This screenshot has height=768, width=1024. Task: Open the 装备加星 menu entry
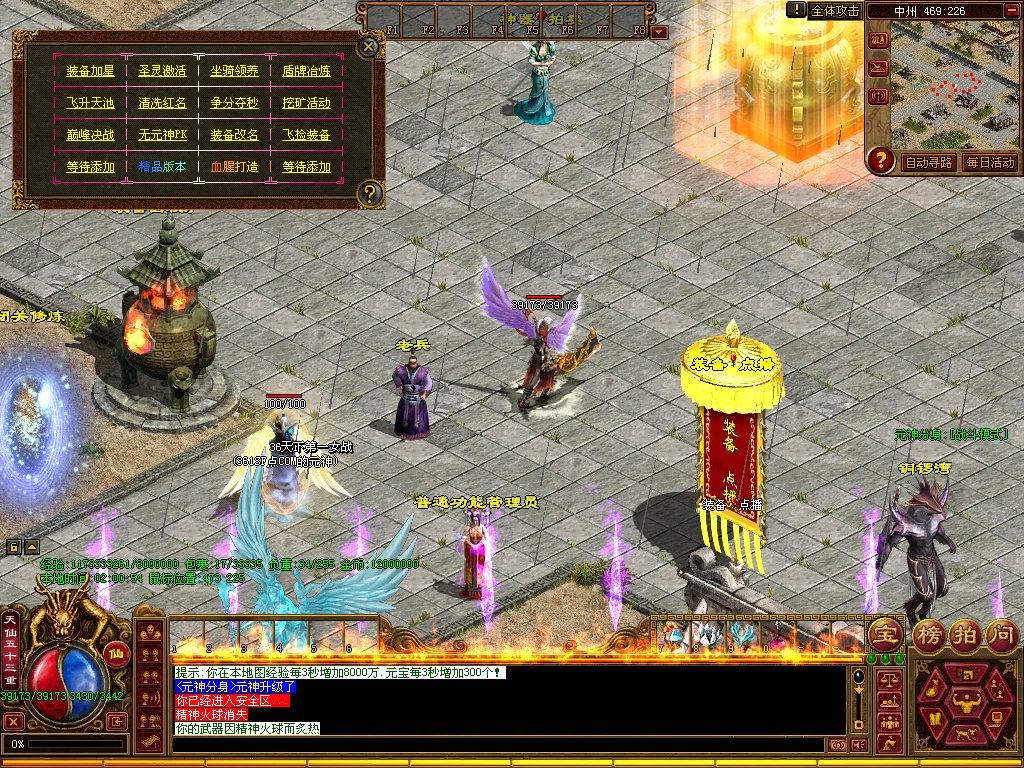tap(91, 71)
